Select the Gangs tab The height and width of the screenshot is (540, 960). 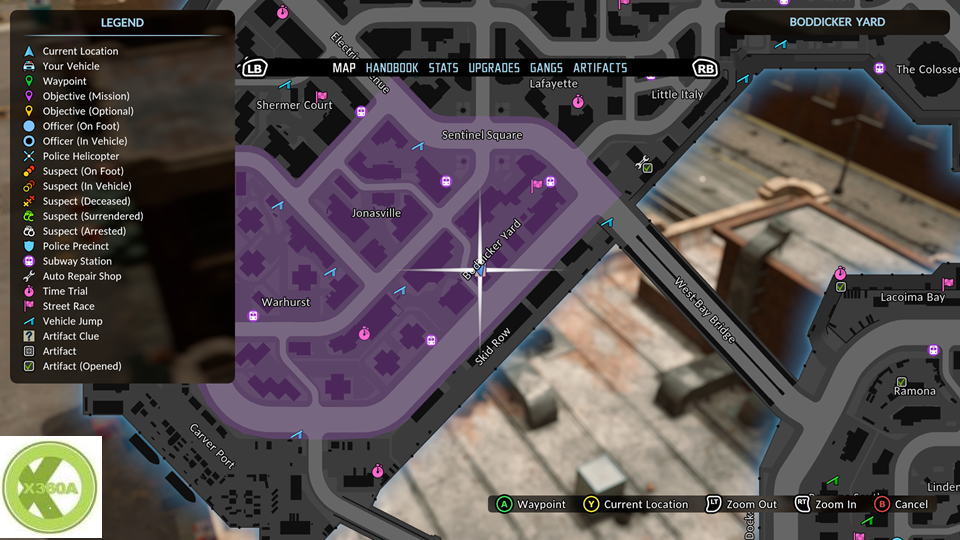click(x=546, y=68)
